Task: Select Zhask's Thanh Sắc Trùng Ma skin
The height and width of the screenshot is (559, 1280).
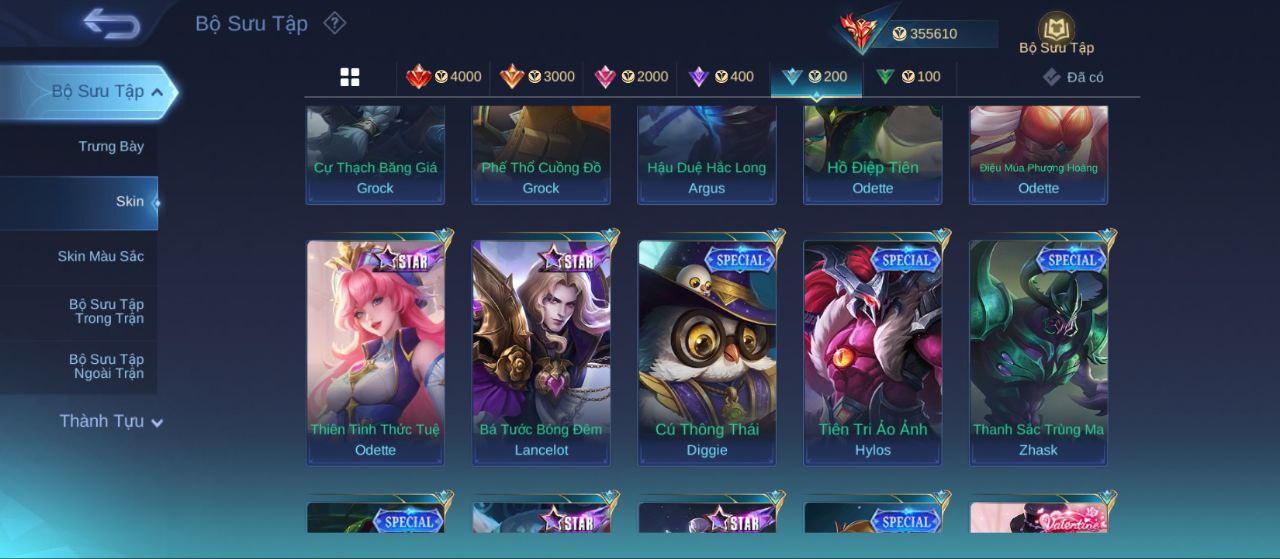Action: point(1038,350)
